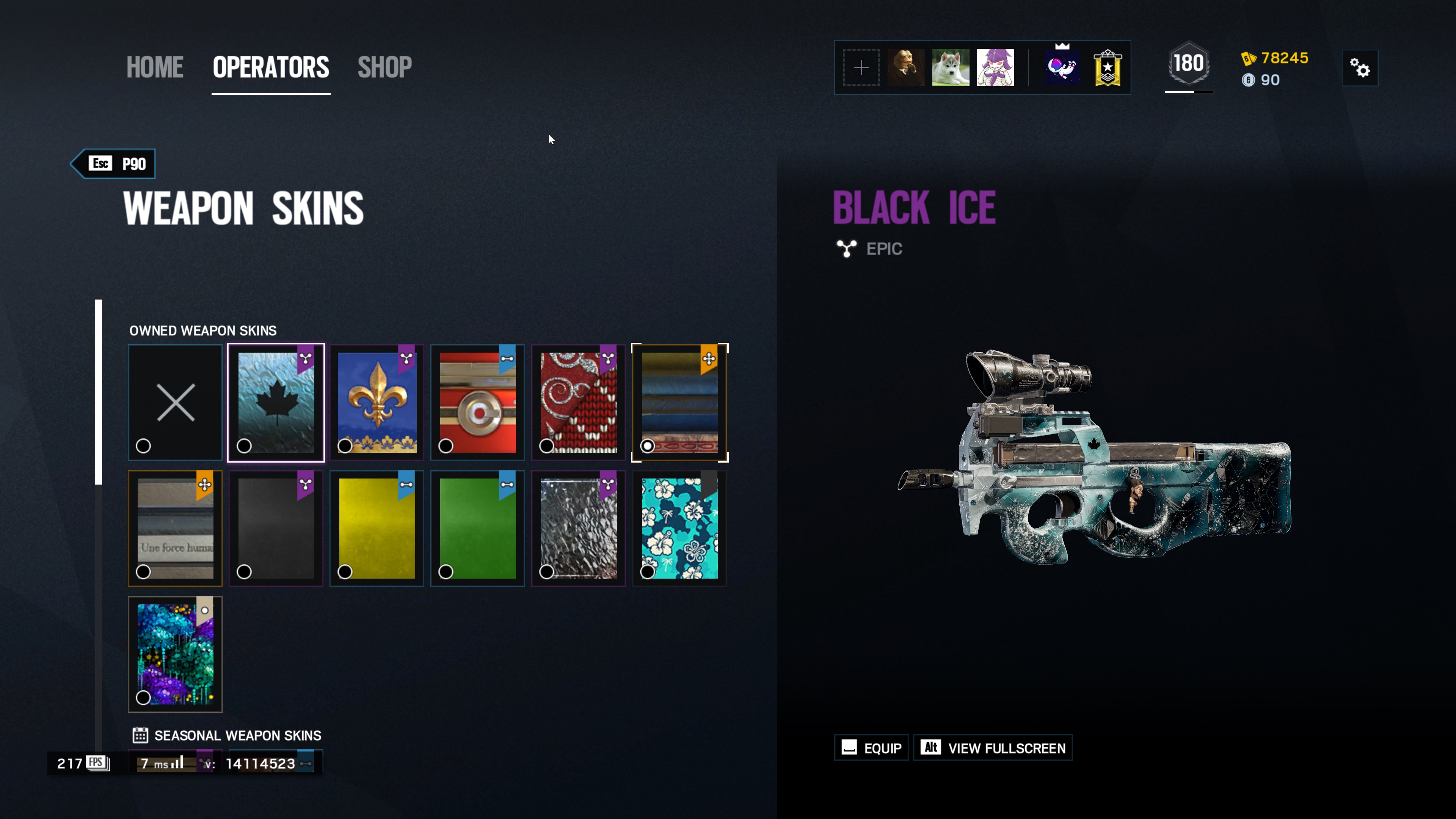The height and width of the screenshot is (819, 1456).
Task: Choose the dark charcoal weapon skin
Action: coord(276,529)
